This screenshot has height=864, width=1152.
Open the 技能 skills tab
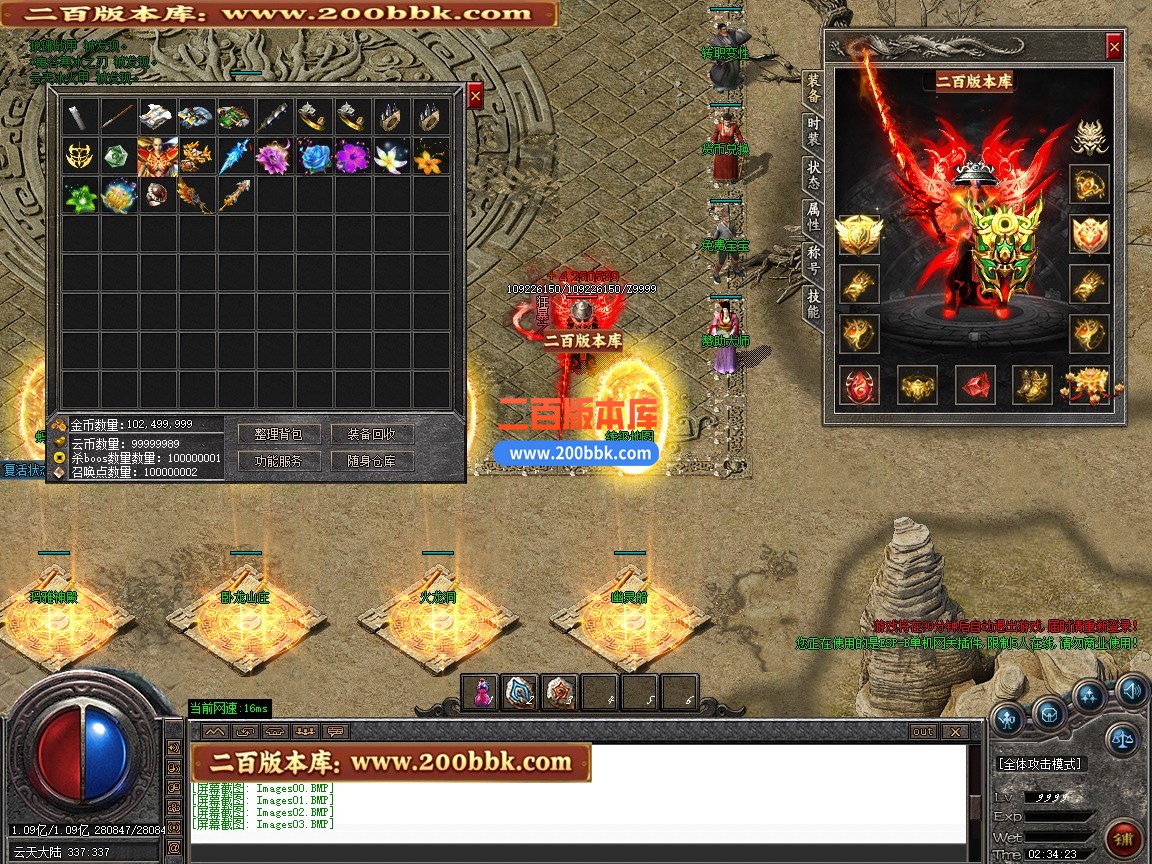point(813,304)
